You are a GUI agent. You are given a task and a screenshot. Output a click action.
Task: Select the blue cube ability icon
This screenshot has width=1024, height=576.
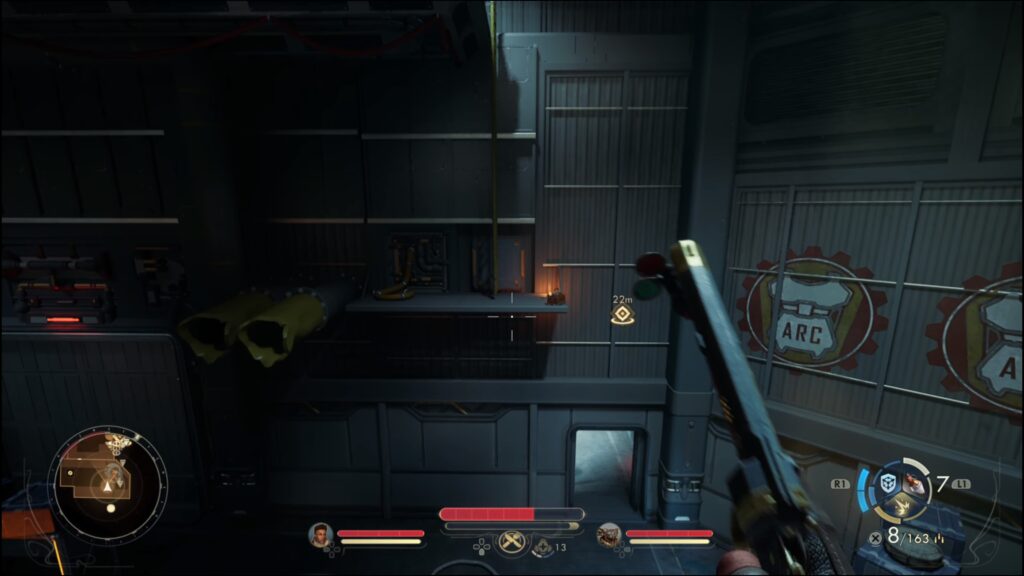click(887, 483)
